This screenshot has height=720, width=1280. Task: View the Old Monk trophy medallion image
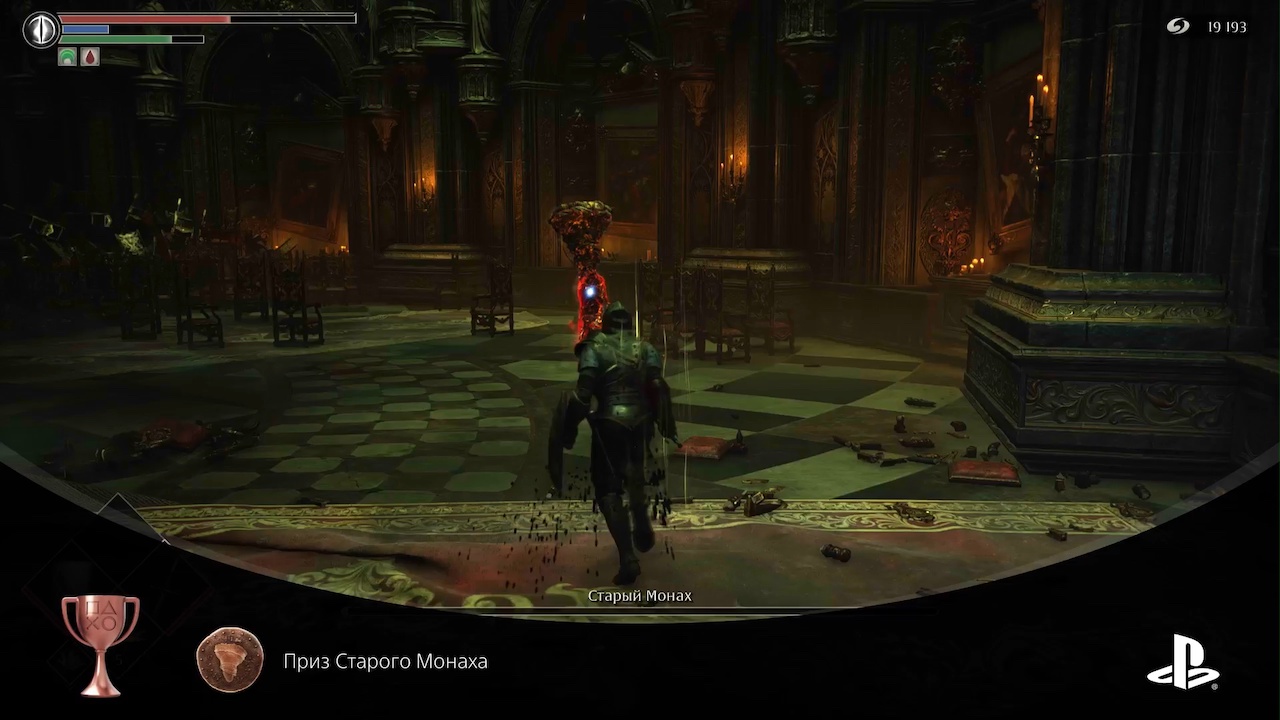[x=230, y=661]
